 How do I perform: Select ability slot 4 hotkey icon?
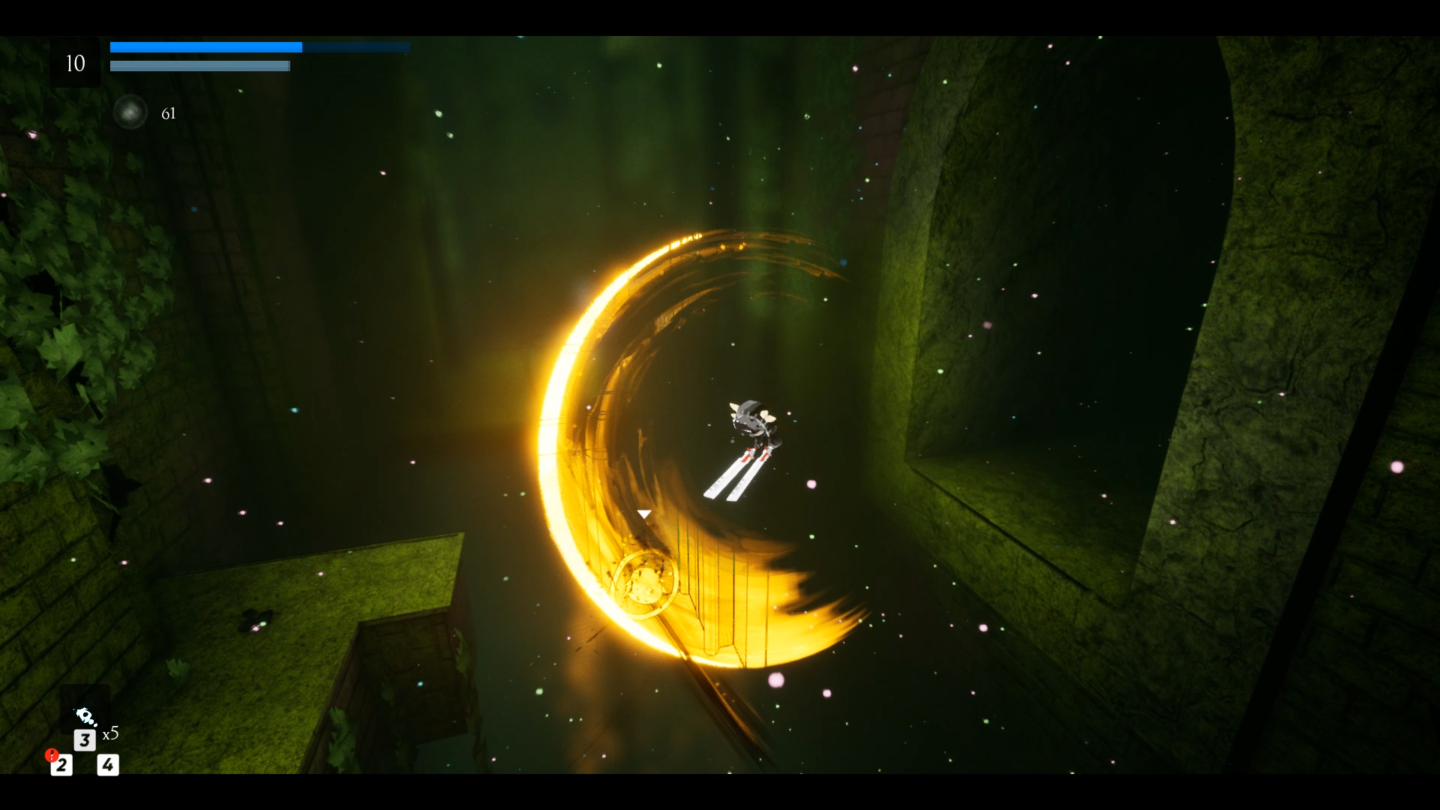[107, 765]
